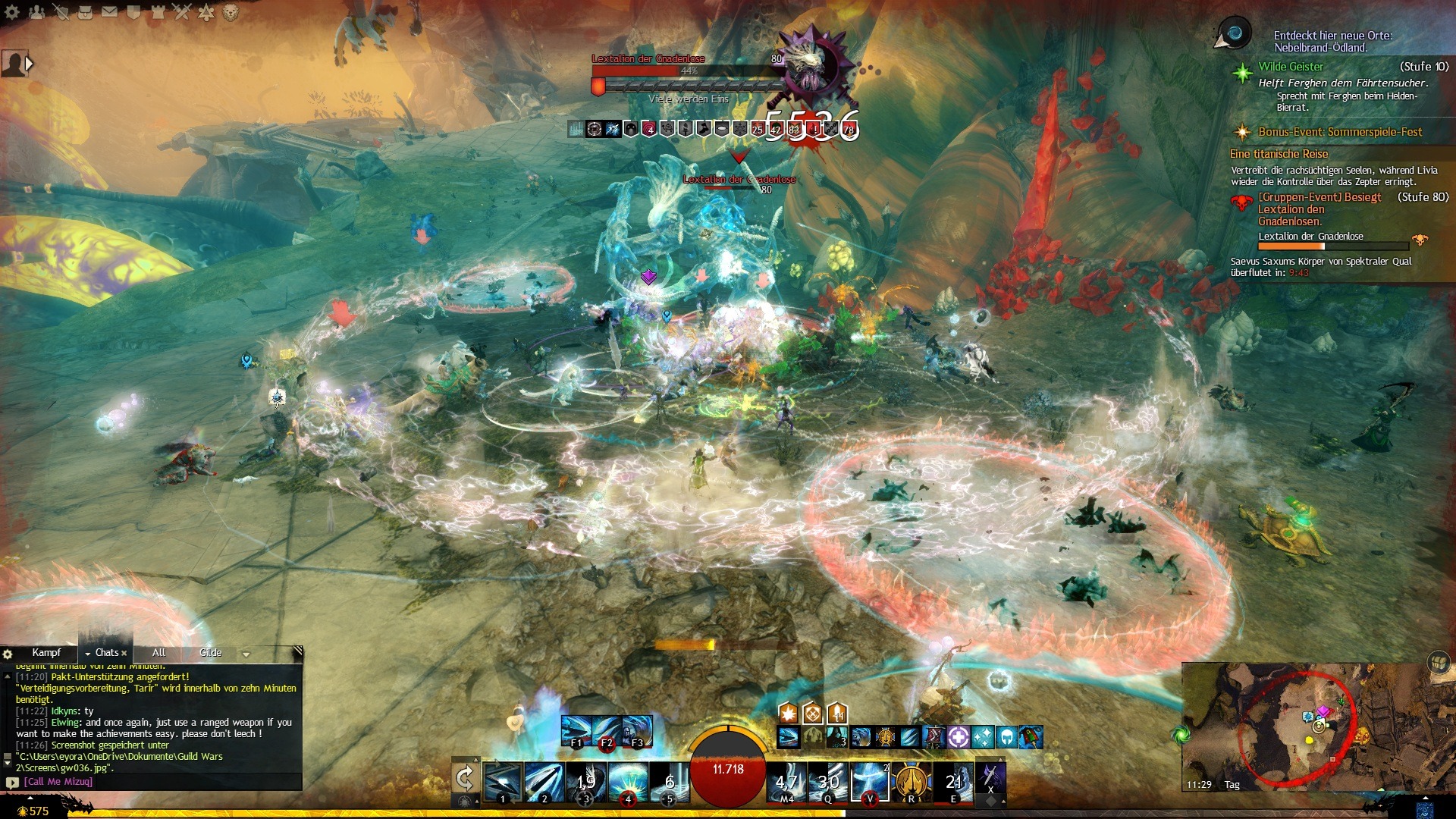Screen dimensions: 1456x819
Task: Close the Chats tab with its X
Action: 124,653
